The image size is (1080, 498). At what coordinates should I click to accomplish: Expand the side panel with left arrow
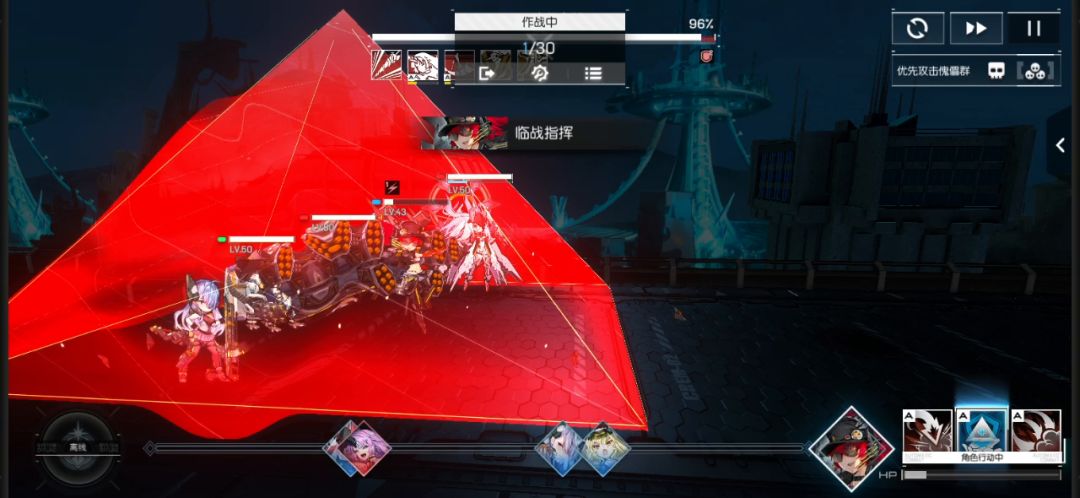click(1061, 146)
